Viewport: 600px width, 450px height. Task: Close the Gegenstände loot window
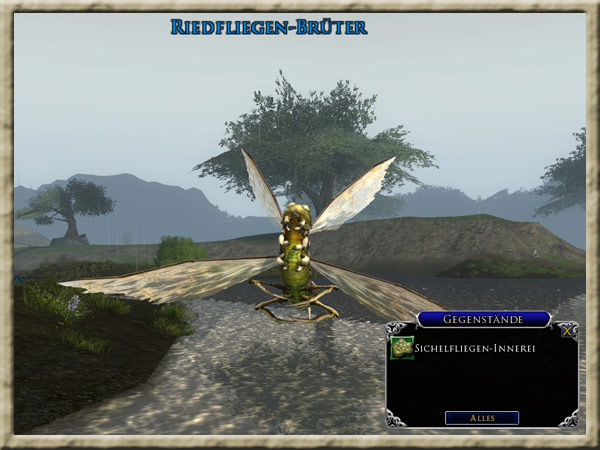tap(568, 331)
